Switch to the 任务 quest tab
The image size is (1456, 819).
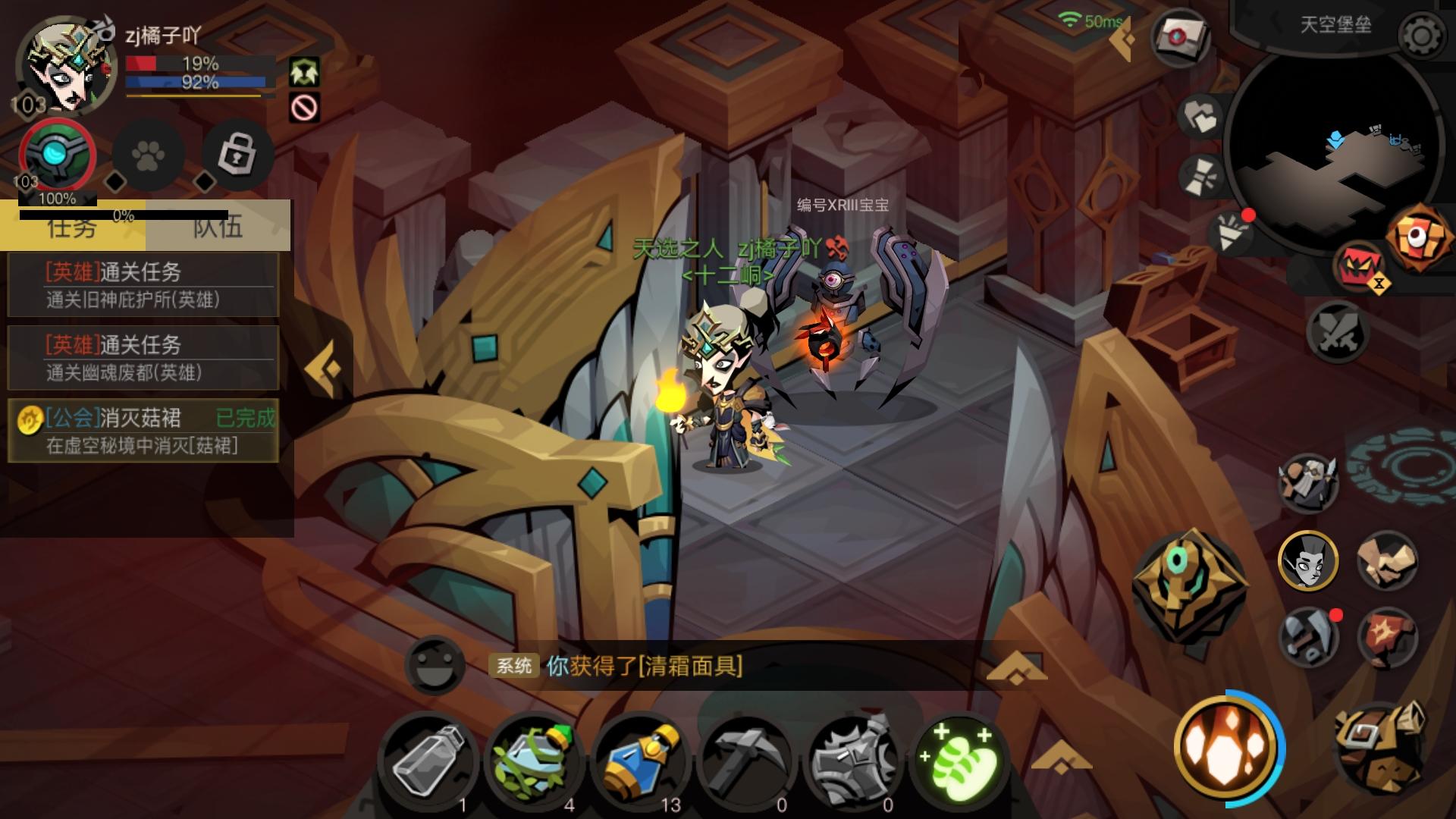[72, 227]
